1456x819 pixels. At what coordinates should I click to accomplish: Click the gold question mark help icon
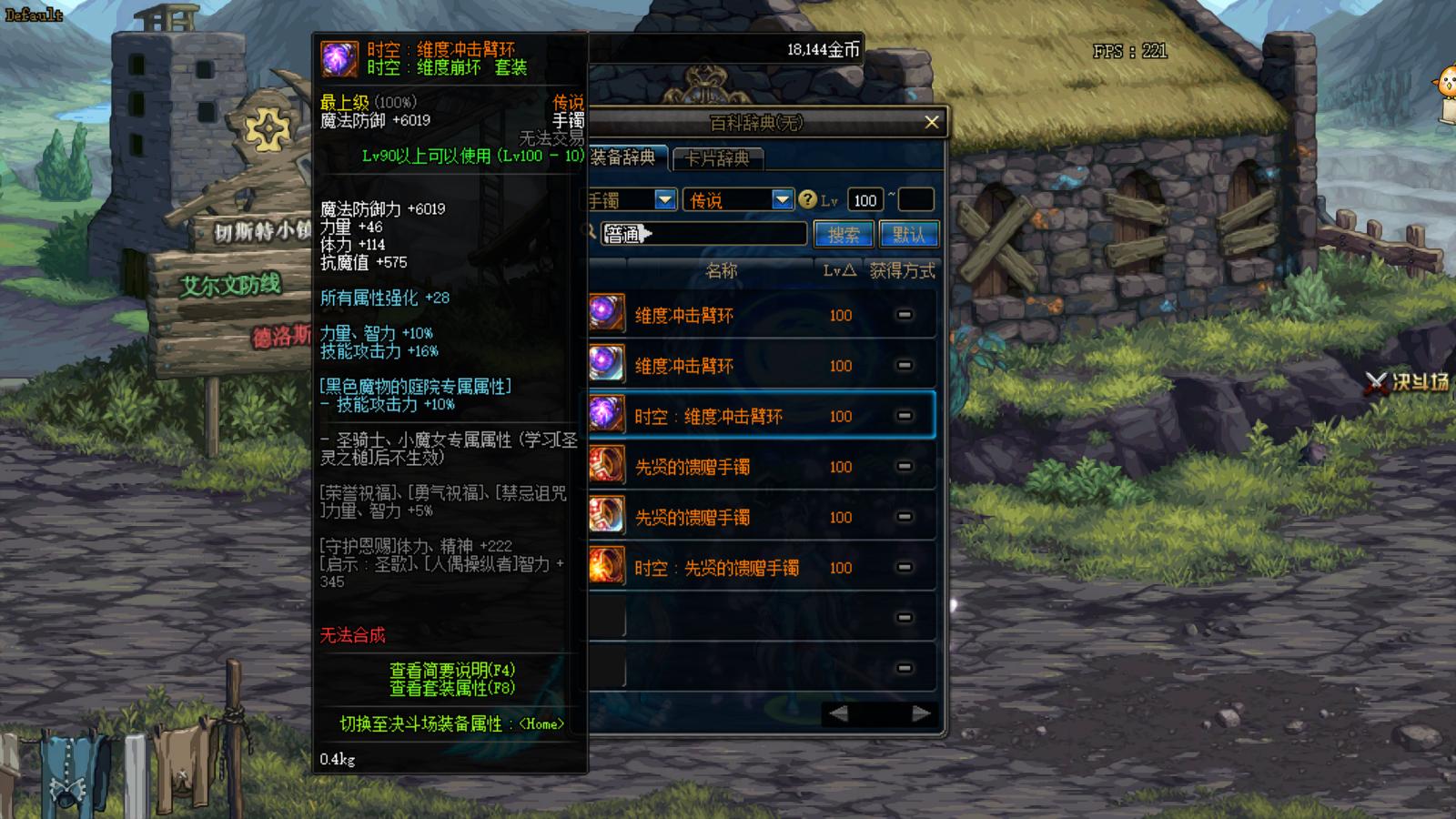click(808, 199)
